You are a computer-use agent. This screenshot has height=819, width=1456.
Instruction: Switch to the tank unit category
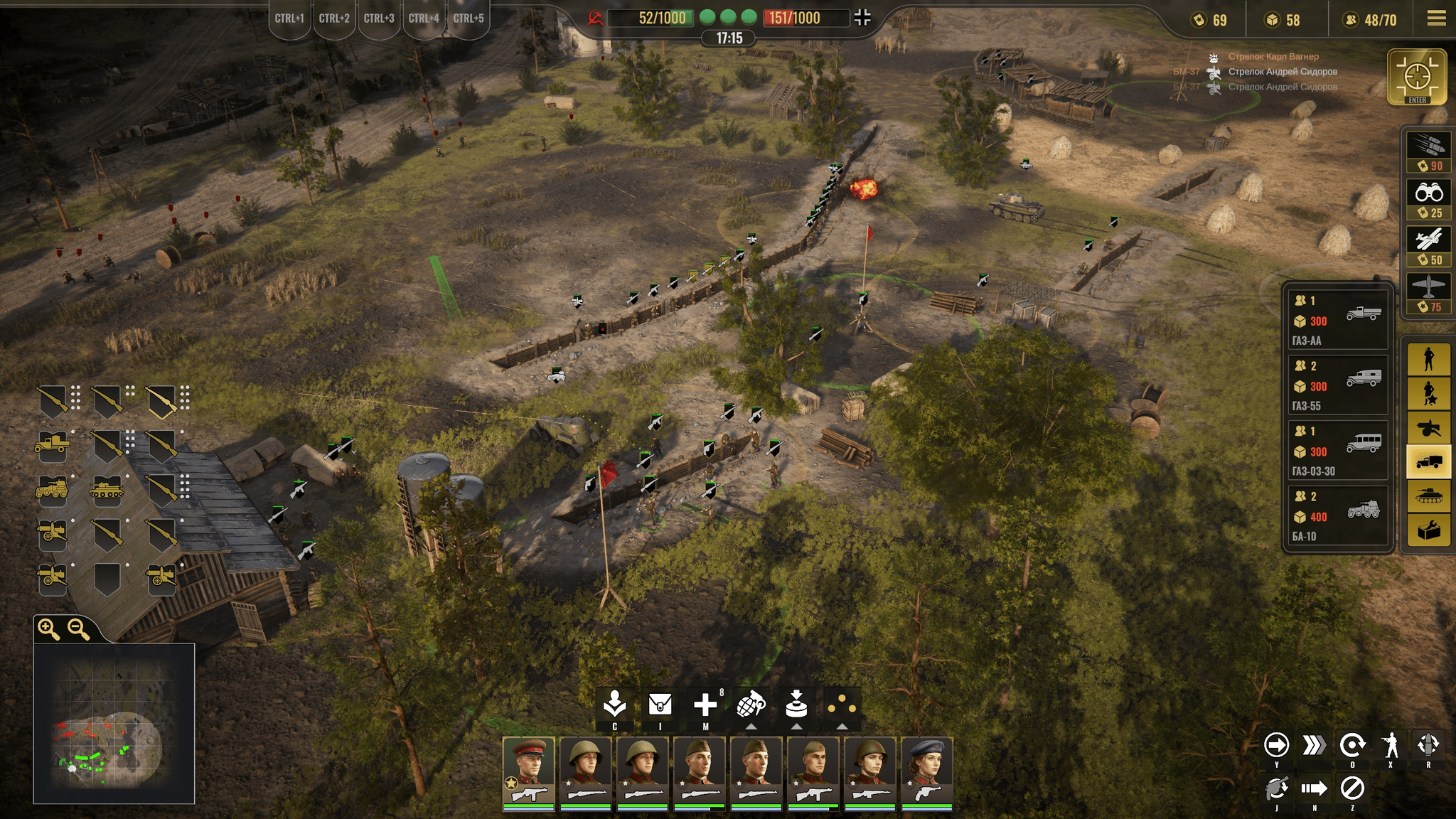(1428, 495)
